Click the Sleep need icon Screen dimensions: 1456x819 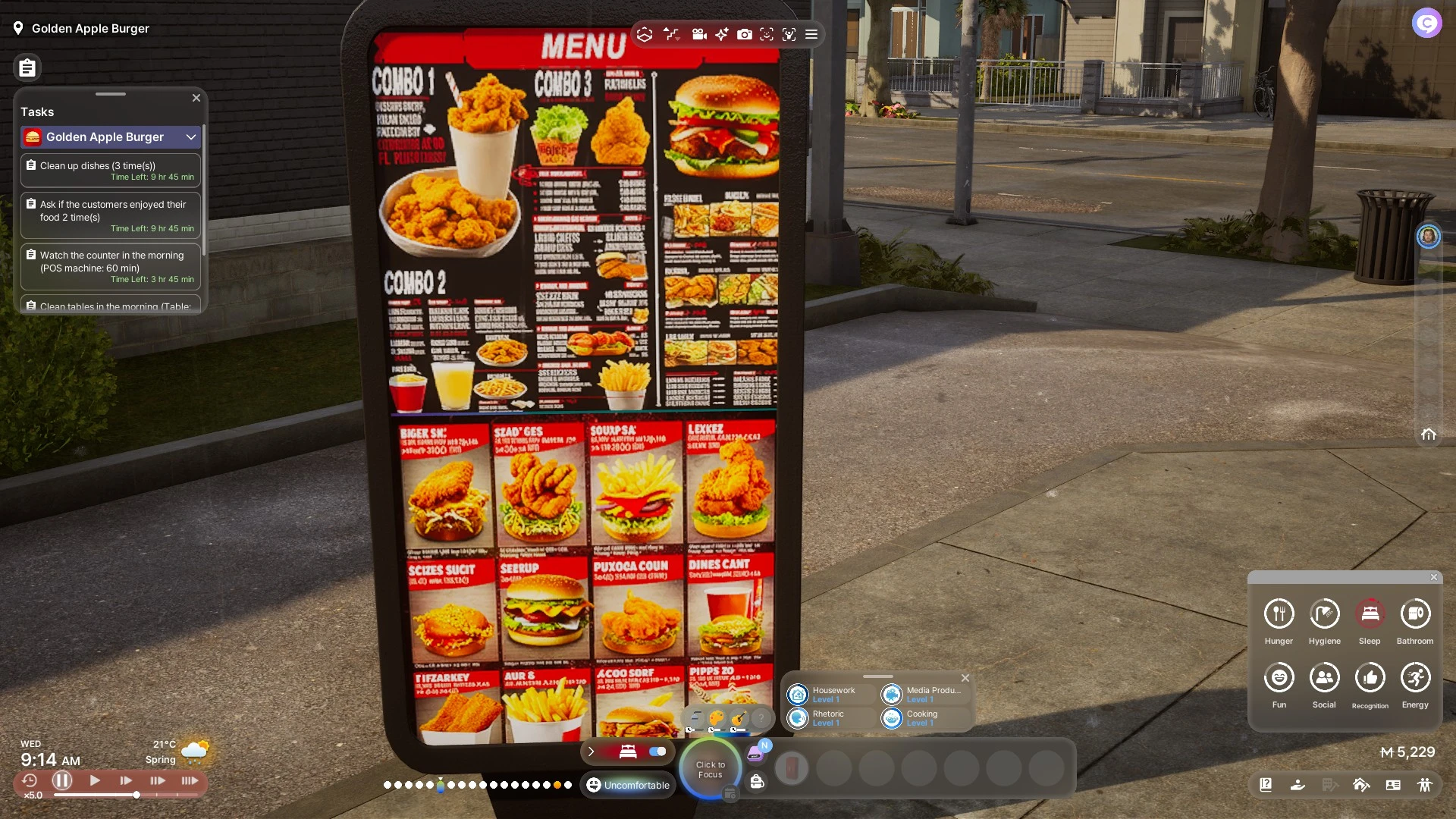1370,613
